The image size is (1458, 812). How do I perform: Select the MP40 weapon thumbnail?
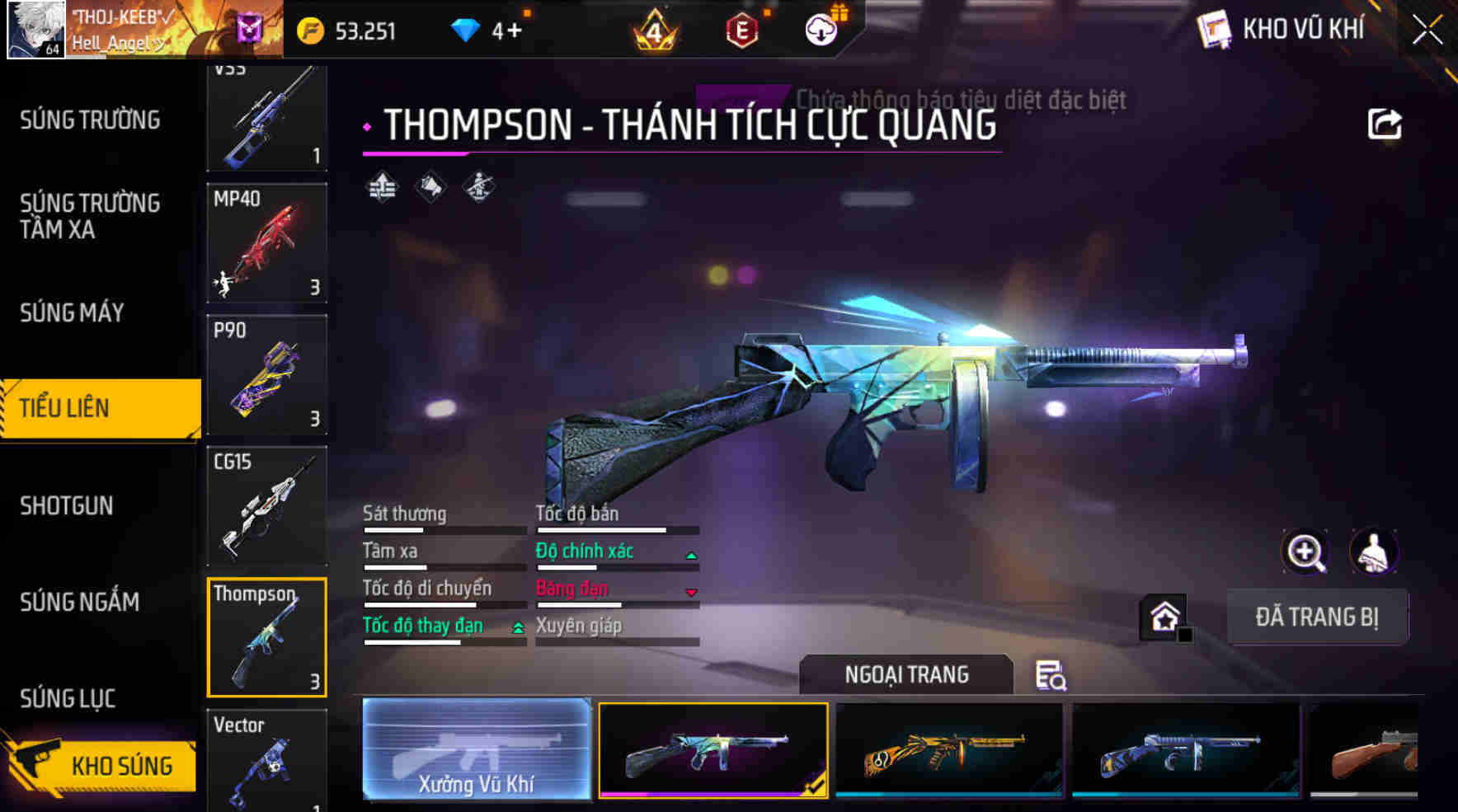(x=266, y=243)
